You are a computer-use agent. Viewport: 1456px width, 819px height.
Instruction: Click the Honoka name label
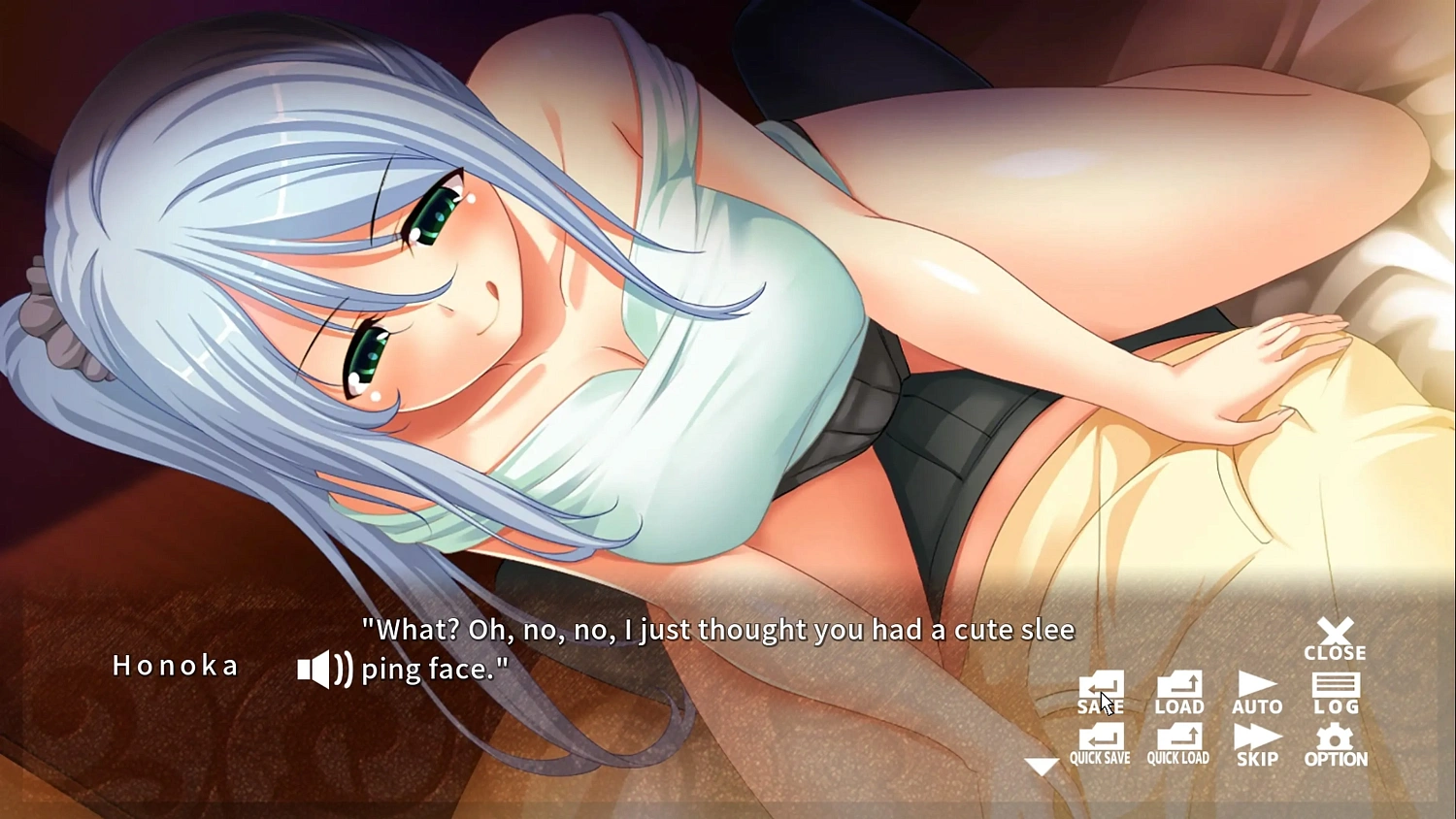177,666
